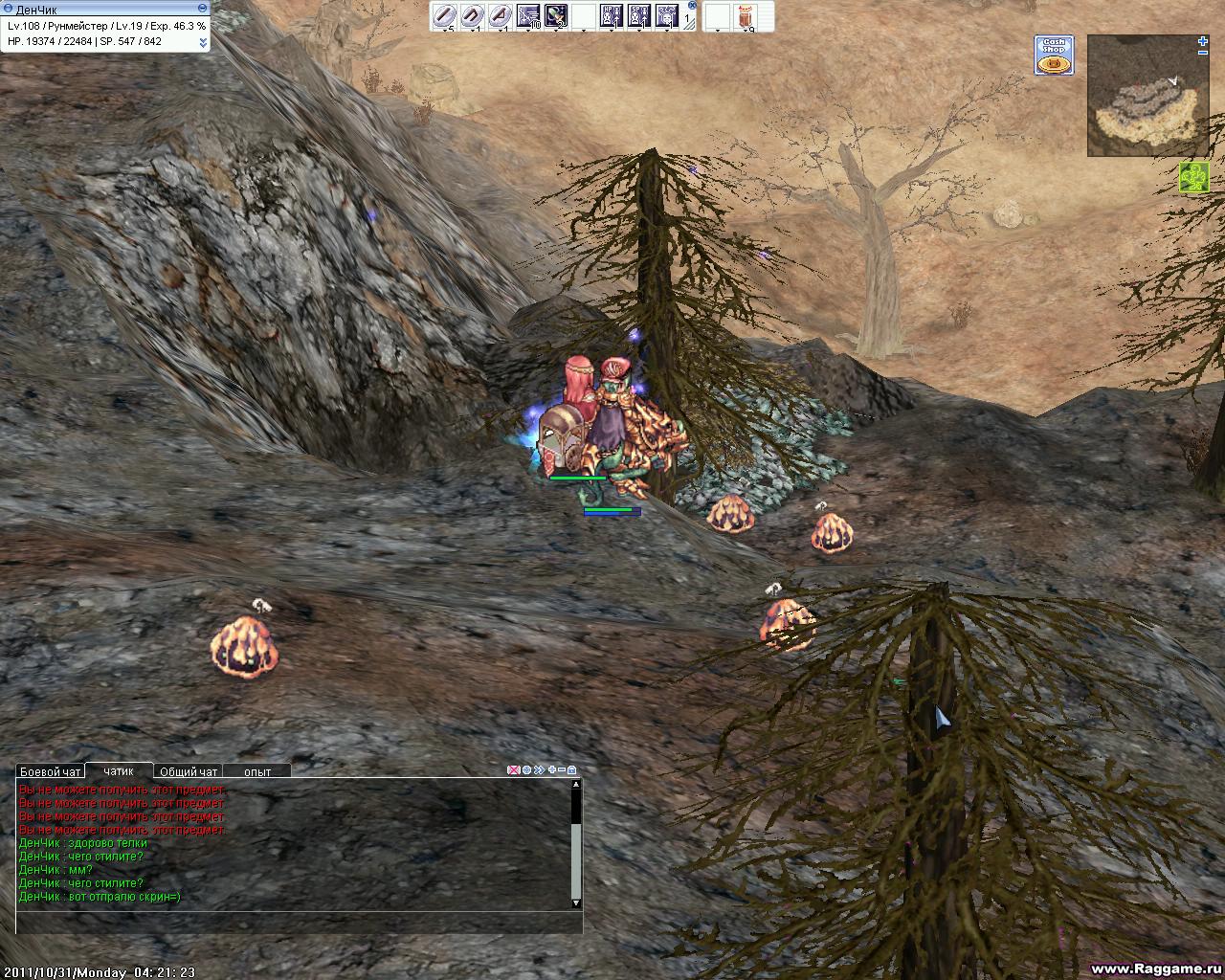Use the brown barrel potion item
Image resolution: width=1225 pixels, height=980 pixels.
(750, 15)
